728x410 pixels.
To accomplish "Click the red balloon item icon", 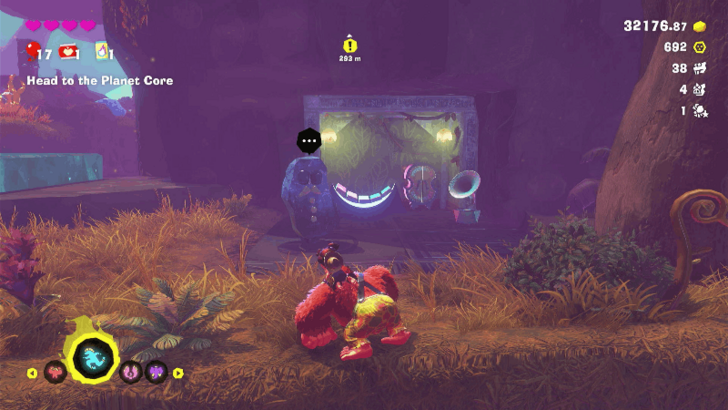I will (x=33, y=51).
